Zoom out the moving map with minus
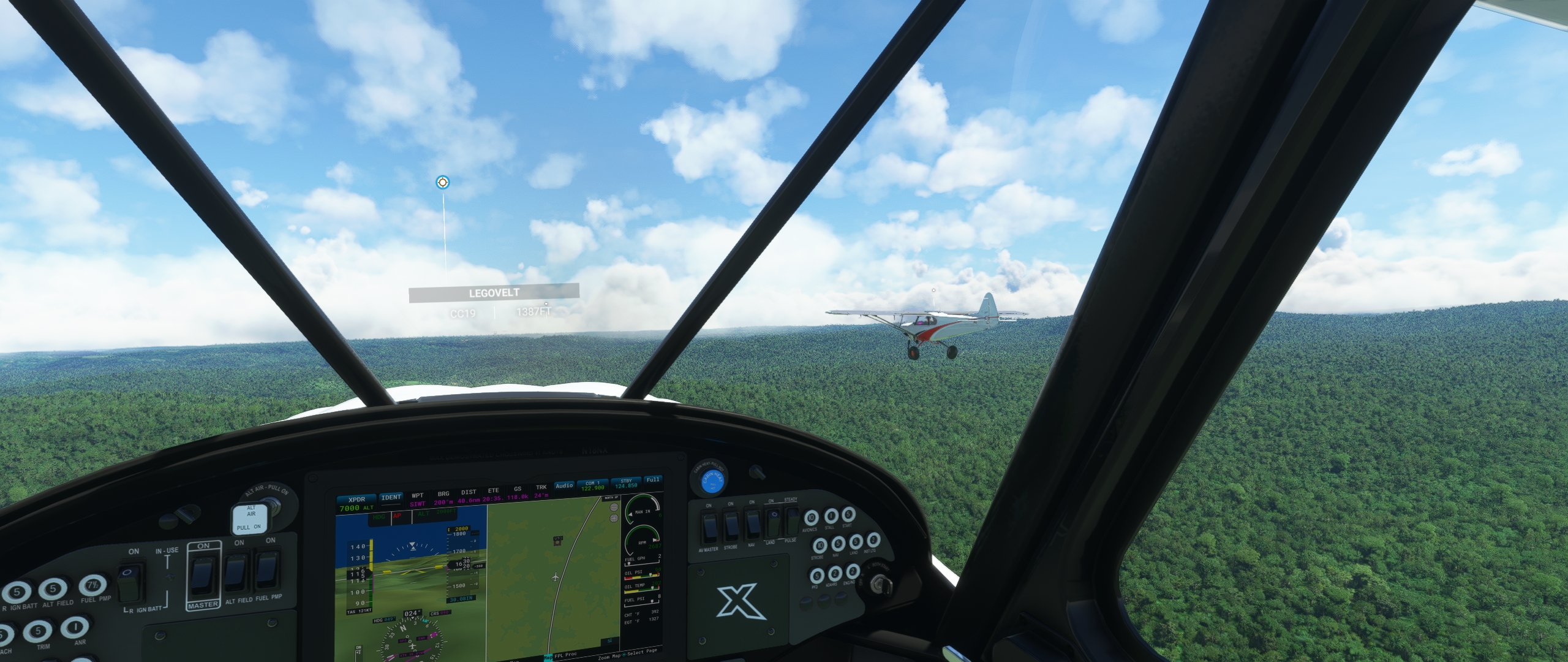The width and height of the screenshot is (1568, 662). coord(614,508)
